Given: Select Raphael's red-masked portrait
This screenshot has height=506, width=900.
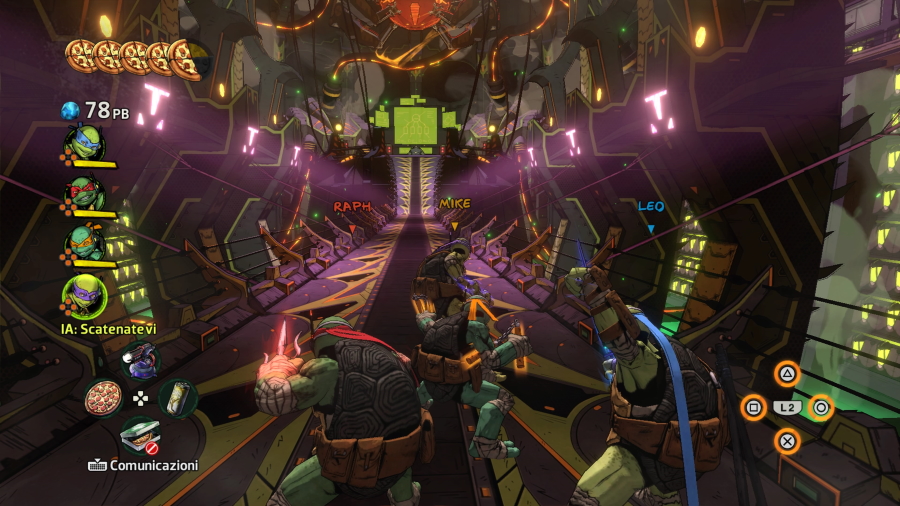Looking at the screenshot, I should tap(84, 193).
